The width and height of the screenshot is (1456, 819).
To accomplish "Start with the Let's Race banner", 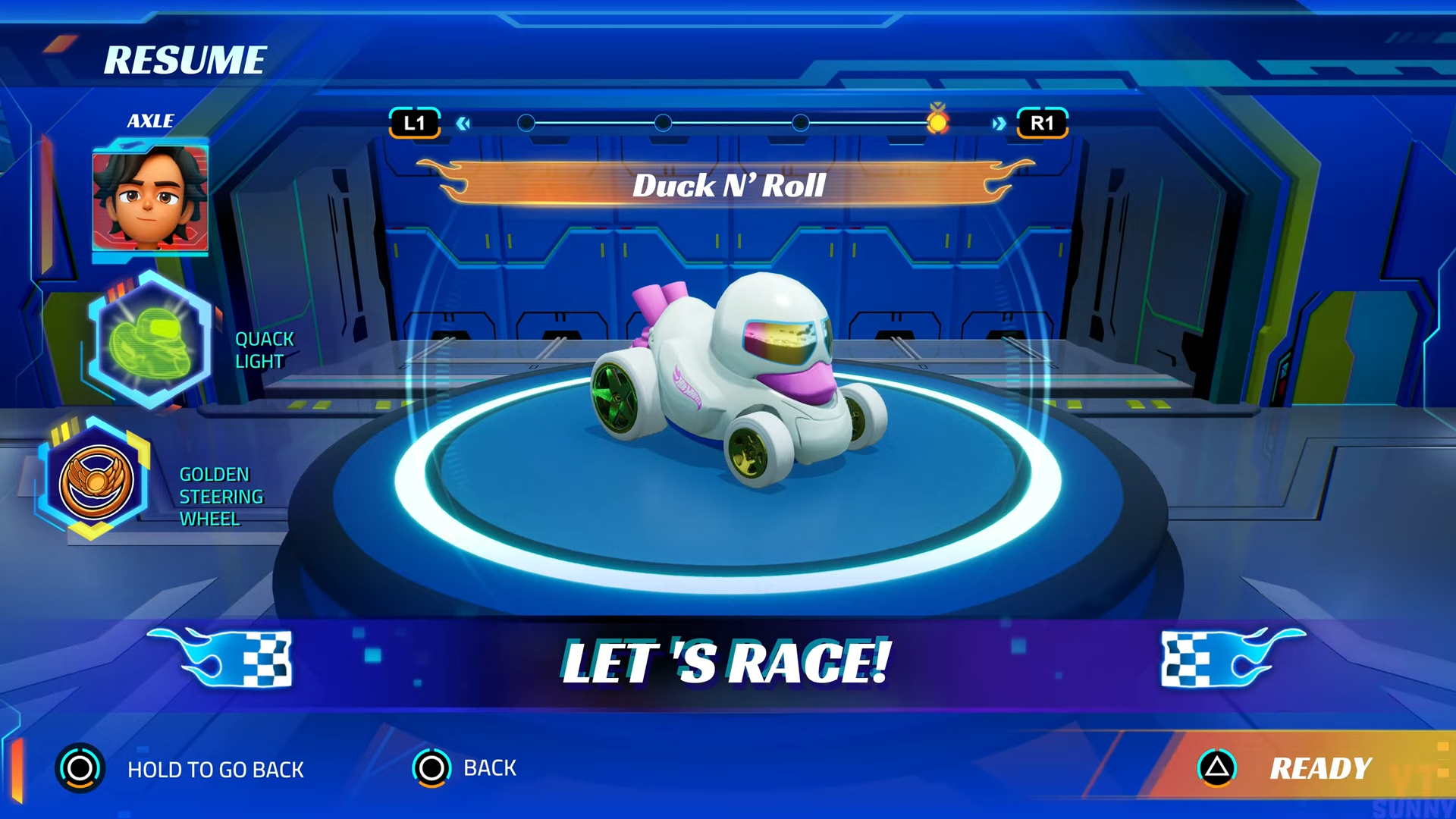I will (x=726, y=662).
